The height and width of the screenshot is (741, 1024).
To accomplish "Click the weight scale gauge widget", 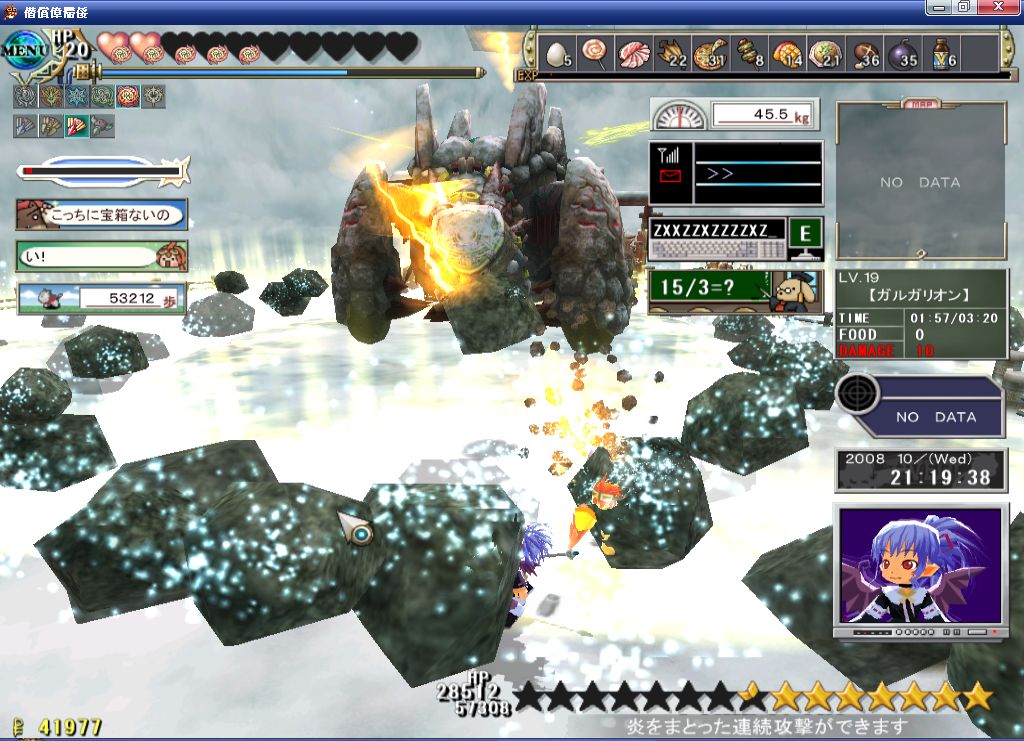I will point(678,116).
